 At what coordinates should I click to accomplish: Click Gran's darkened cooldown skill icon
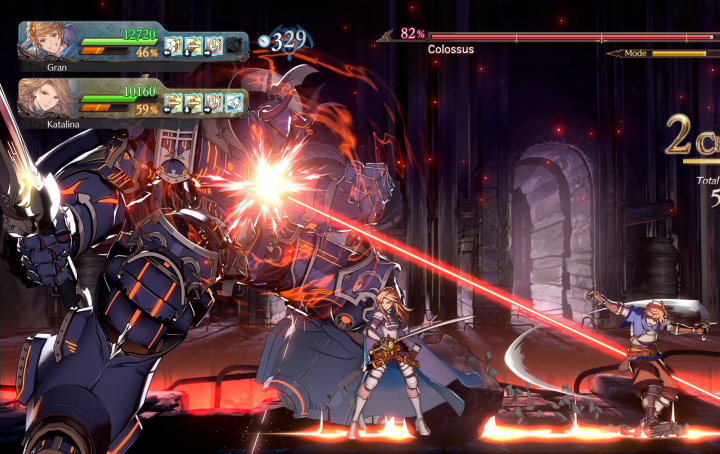pyautogui.click(x=233, y=45)
